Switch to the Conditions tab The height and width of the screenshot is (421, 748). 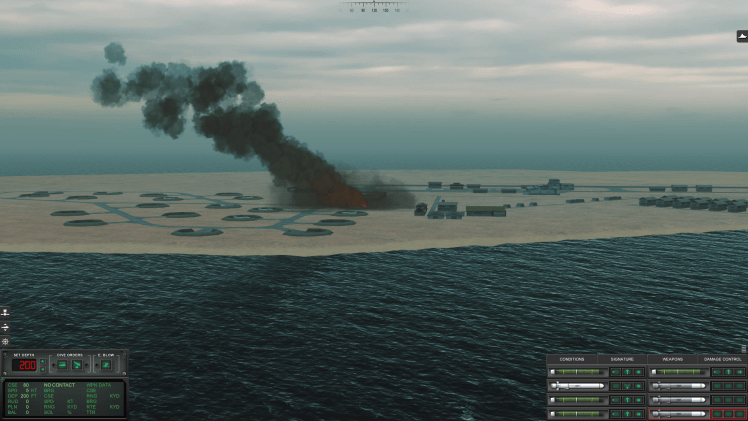pos(572,359)
